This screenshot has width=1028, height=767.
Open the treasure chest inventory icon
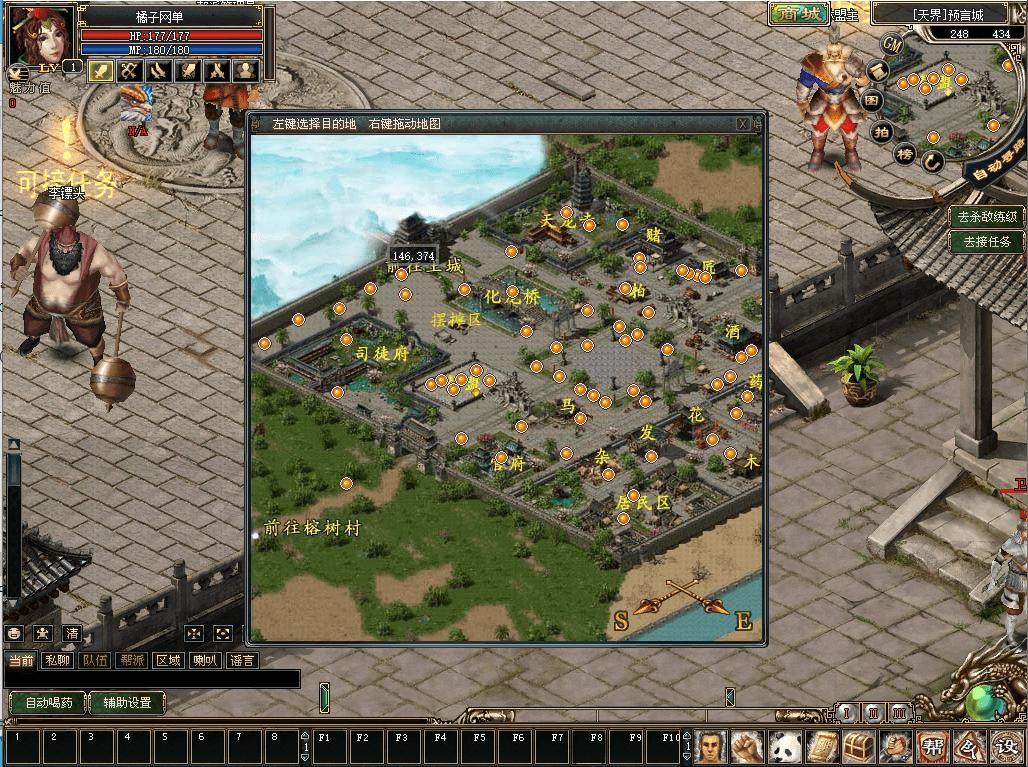pos(860,746)
